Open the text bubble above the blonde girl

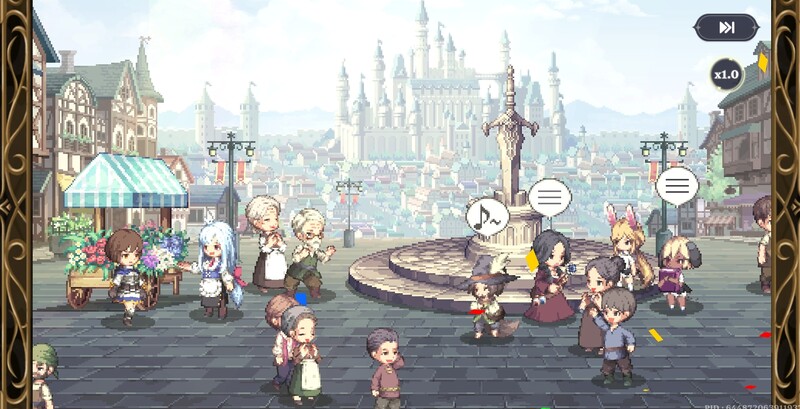click(677, 185)
